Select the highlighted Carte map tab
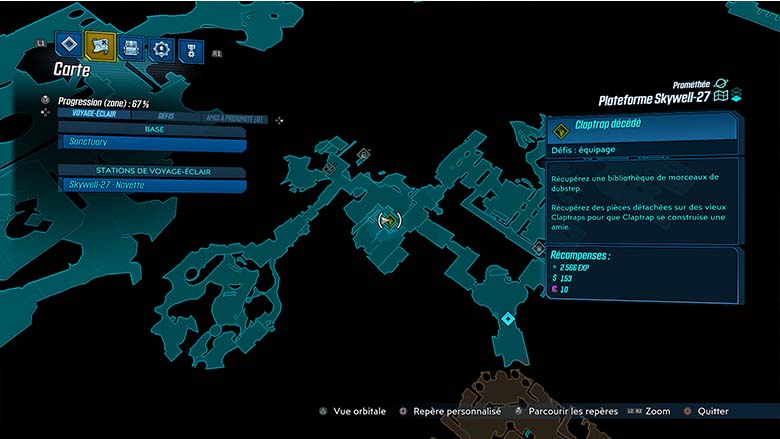Screen dimensions: 780x439 [100, 46]
